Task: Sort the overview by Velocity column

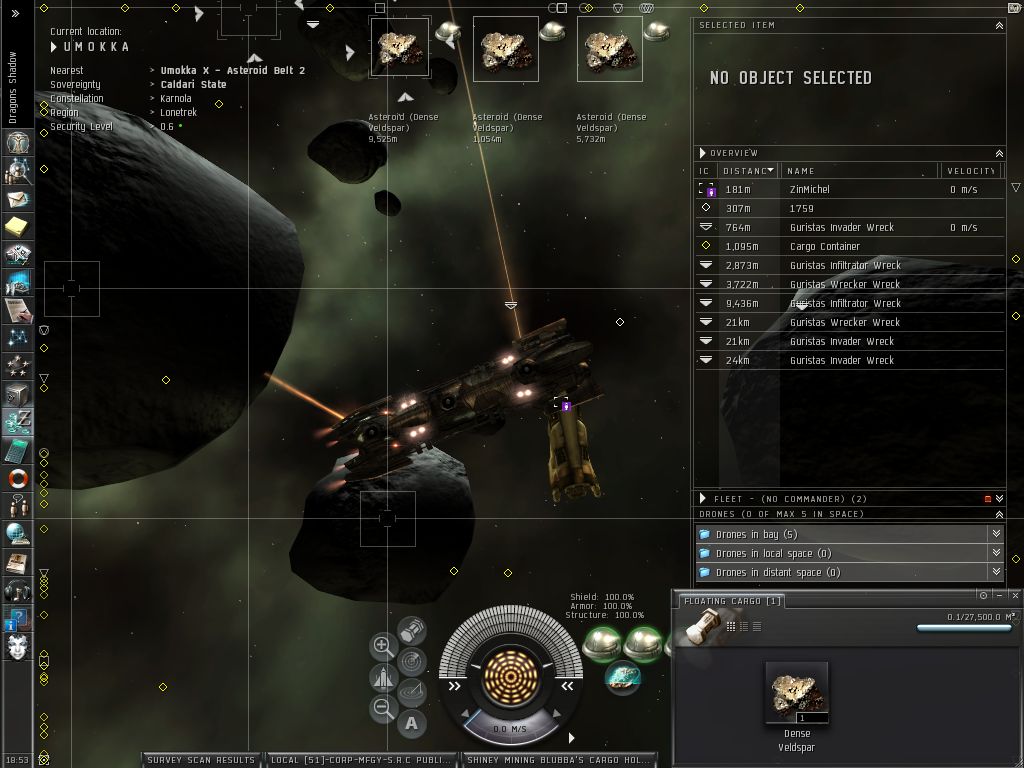Action: 970,171
